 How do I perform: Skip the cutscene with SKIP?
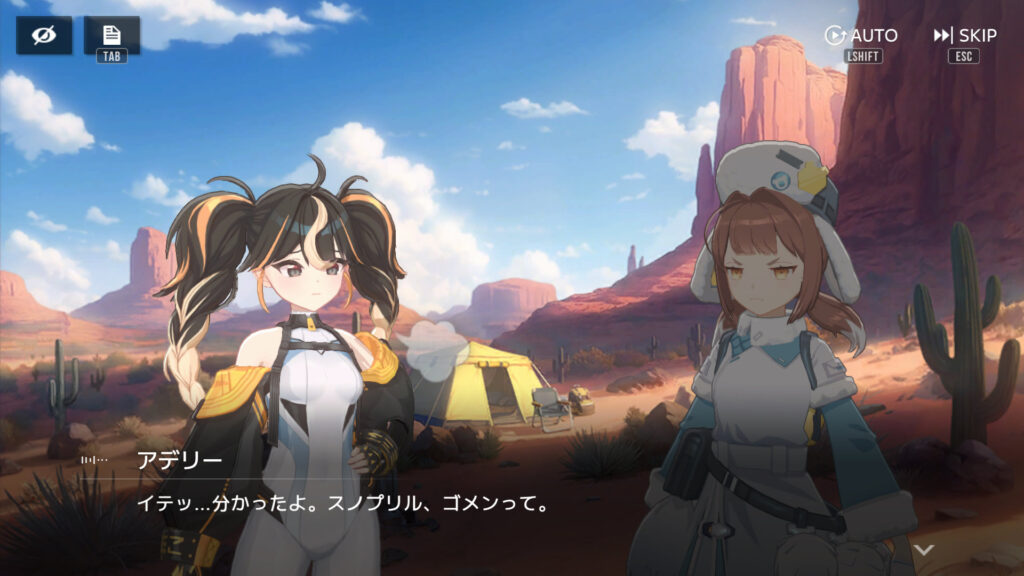(965, 36)
